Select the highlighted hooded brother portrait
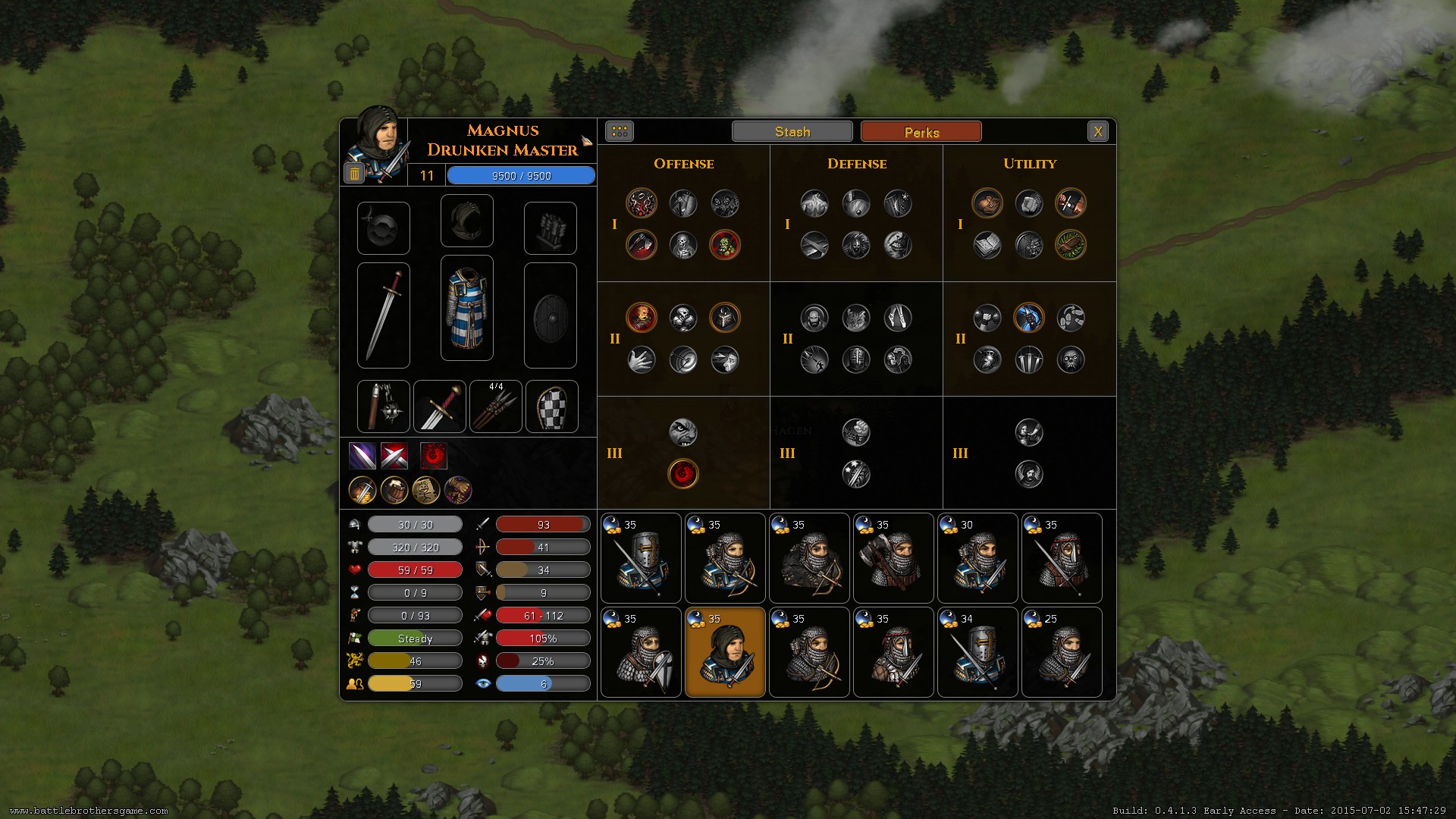The image size is (1456, 819). 725,652
